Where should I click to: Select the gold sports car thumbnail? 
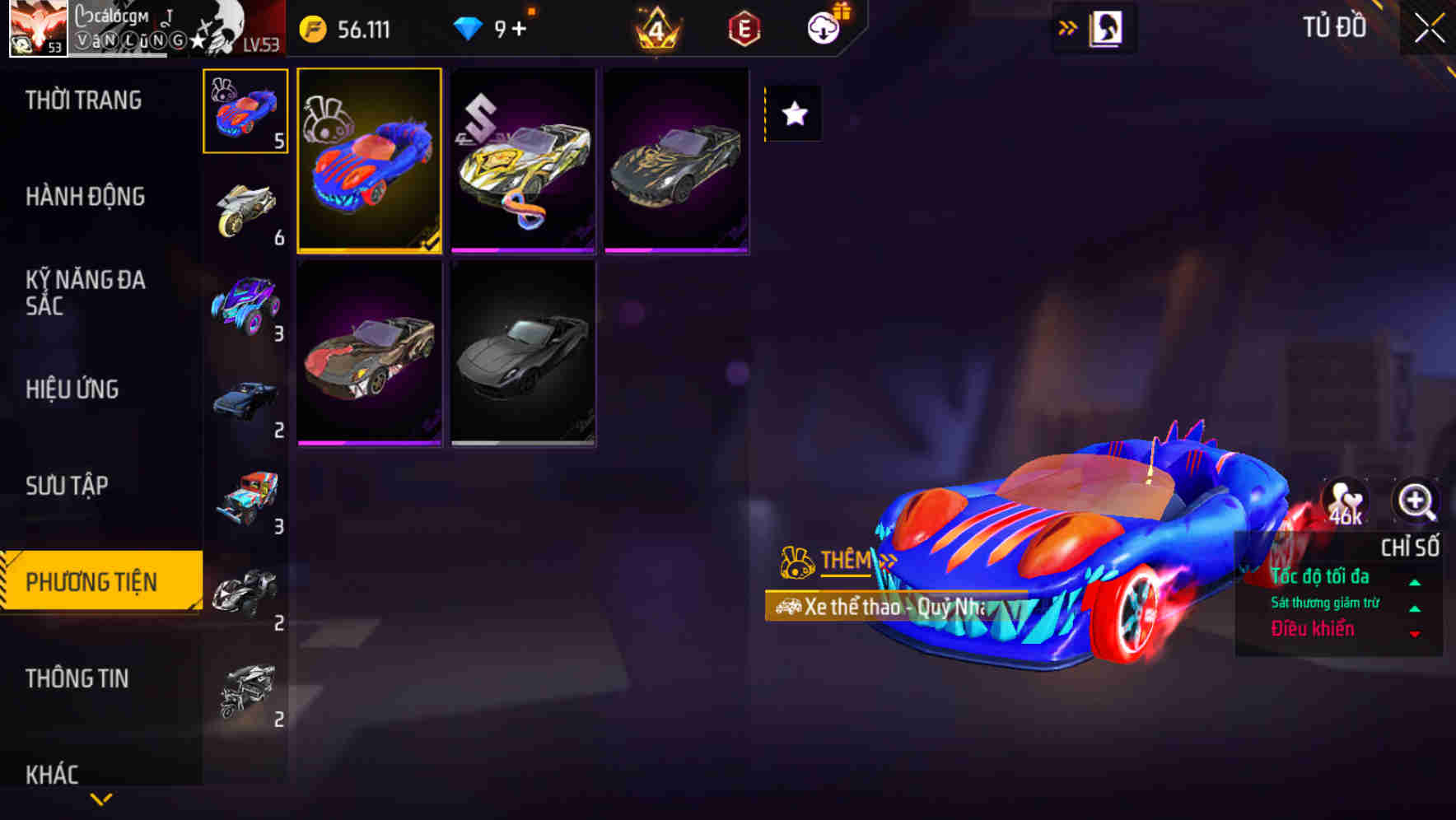pos(524,161)
